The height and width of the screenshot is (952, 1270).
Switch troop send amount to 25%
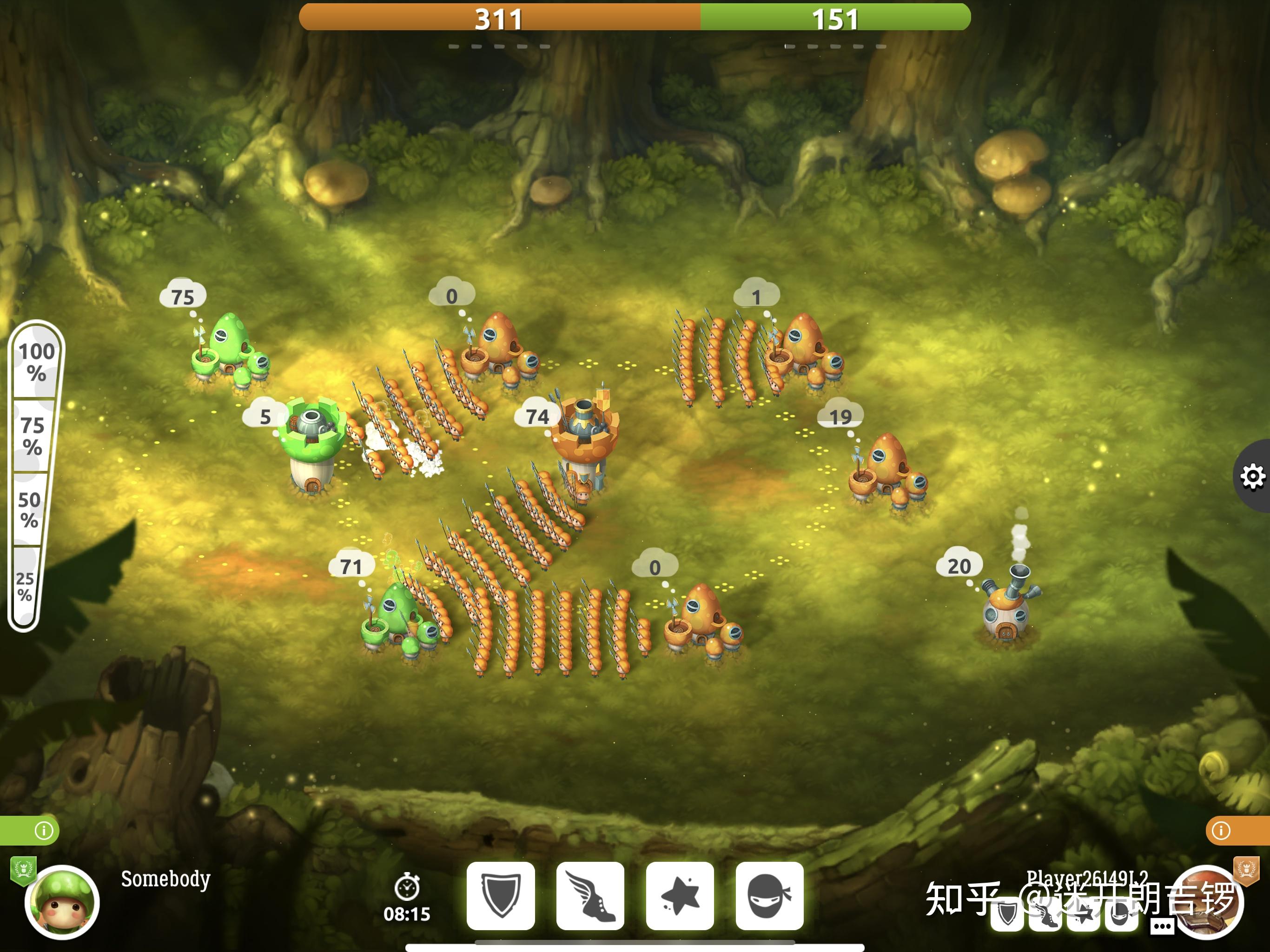tap(24, 586)
